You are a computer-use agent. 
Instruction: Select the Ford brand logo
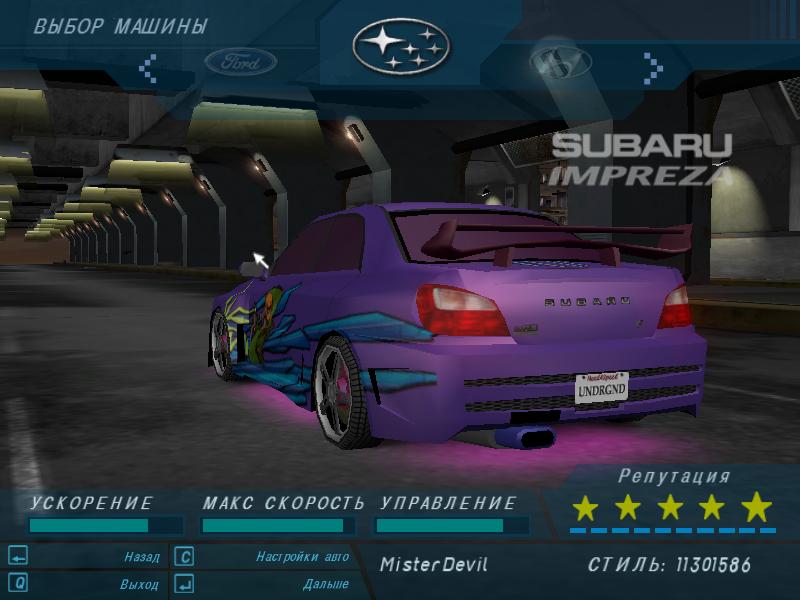[x=241, y=62]
